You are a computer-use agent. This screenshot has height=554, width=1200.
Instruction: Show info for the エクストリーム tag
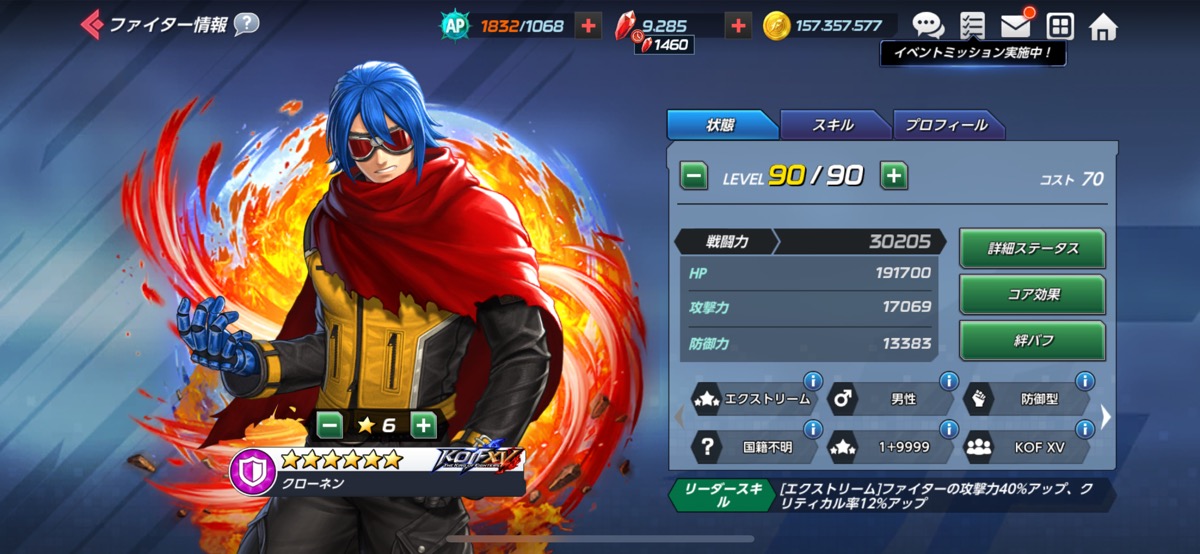[812, 381]
